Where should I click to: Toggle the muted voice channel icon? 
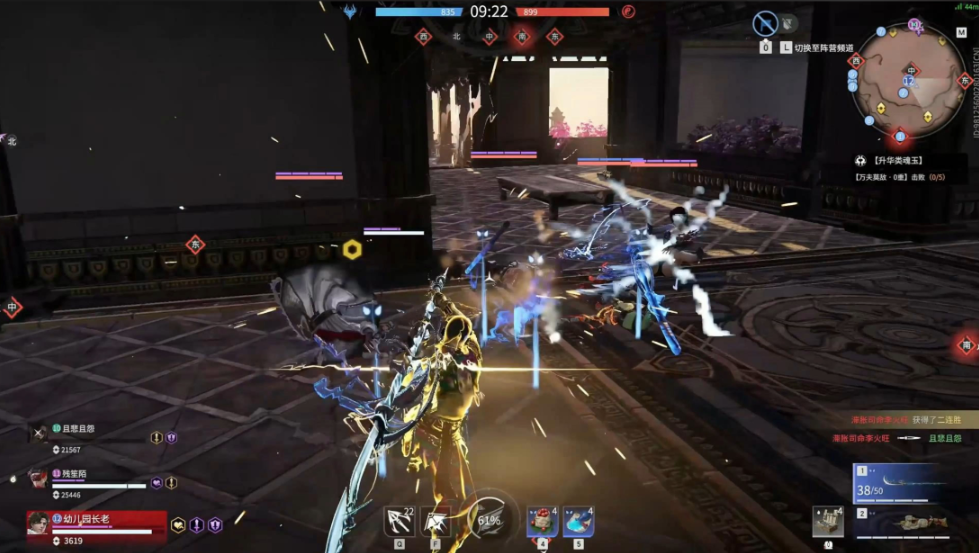click(765, 24)
